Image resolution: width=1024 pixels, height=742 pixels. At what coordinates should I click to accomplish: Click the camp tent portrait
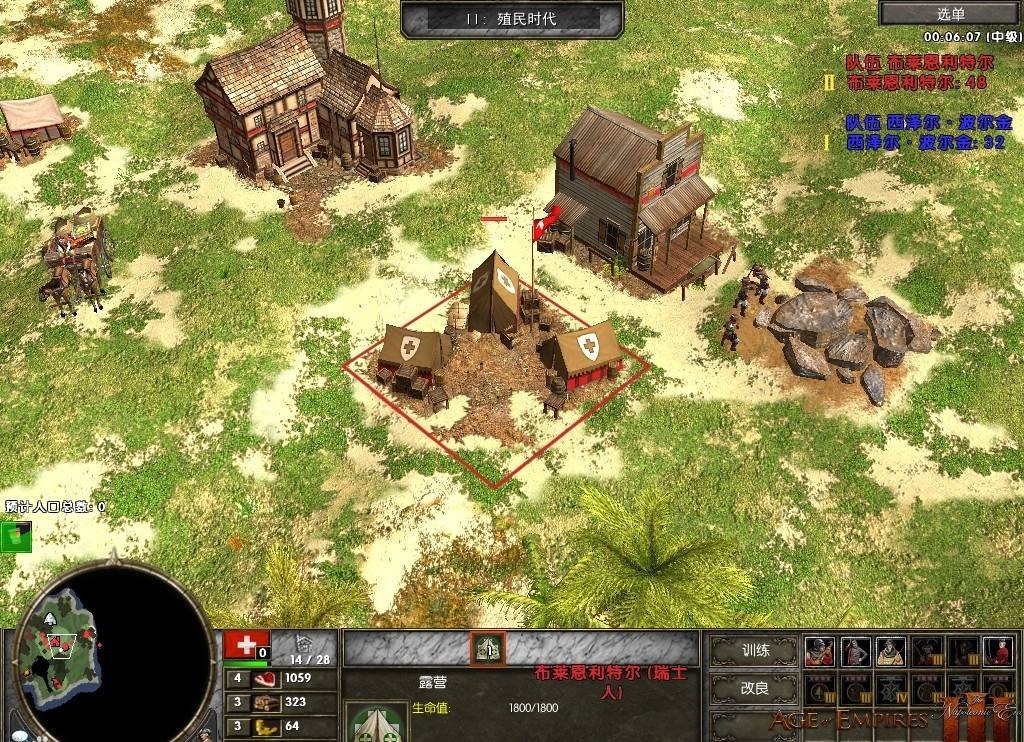(x=376, y=722)
